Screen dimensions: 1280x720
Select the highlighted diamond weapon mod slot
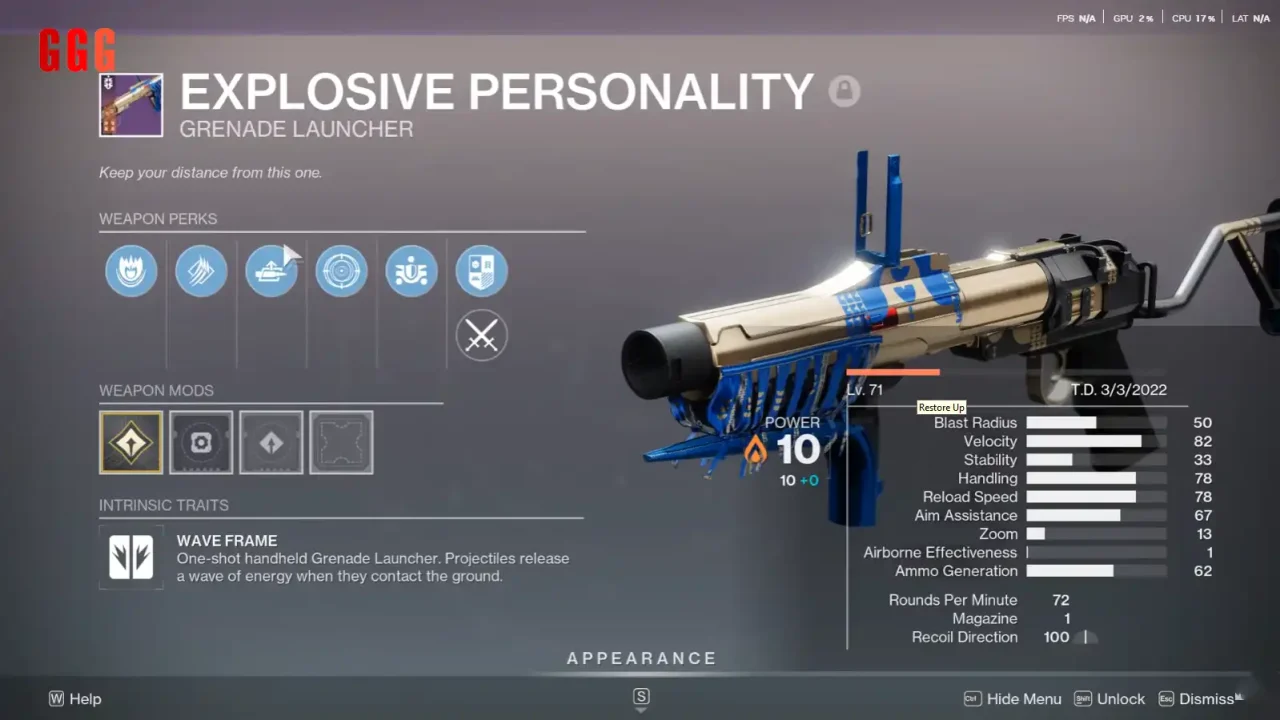[131, 442]
